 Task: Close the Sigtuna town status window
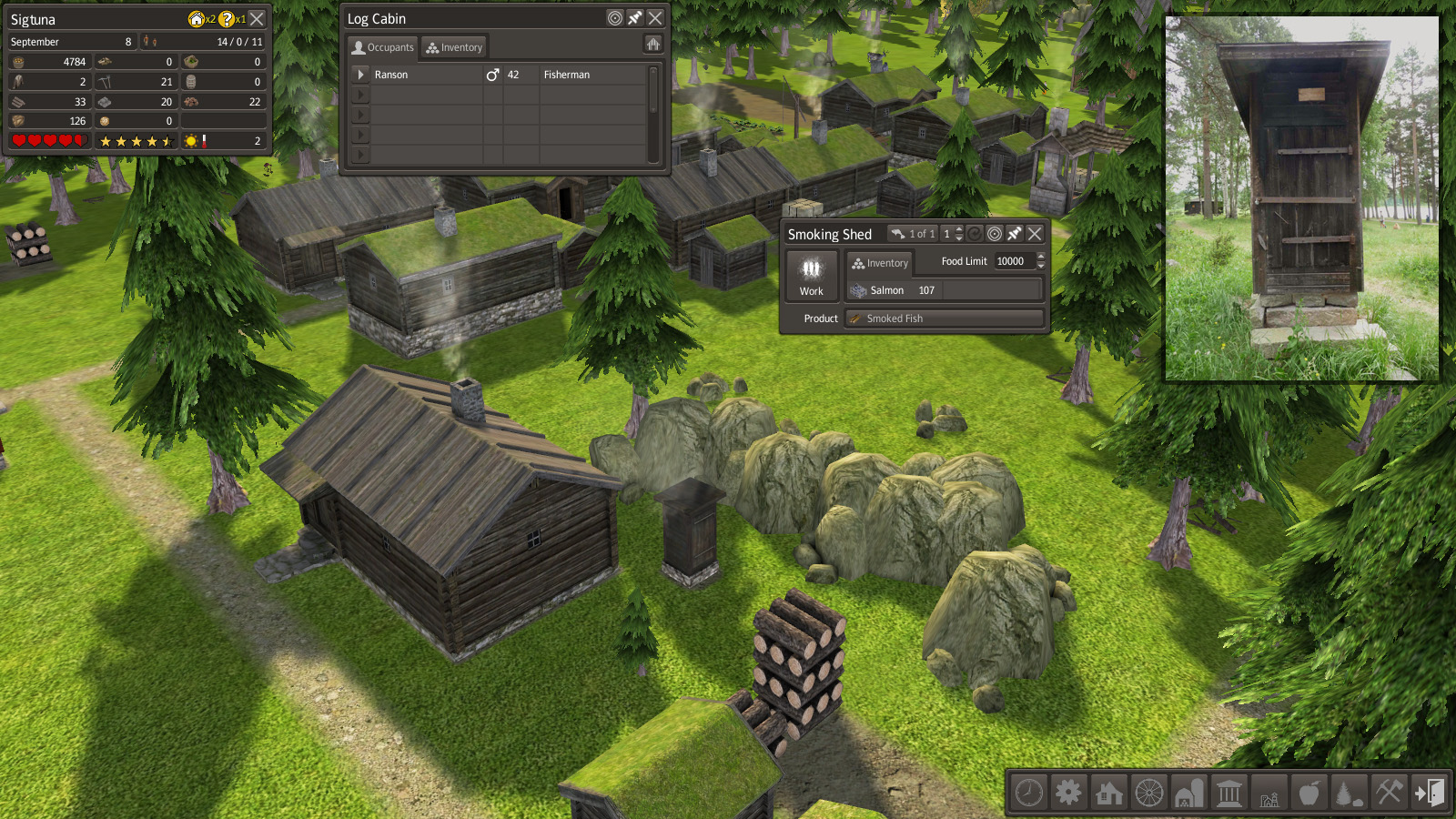tap(258, 18)
